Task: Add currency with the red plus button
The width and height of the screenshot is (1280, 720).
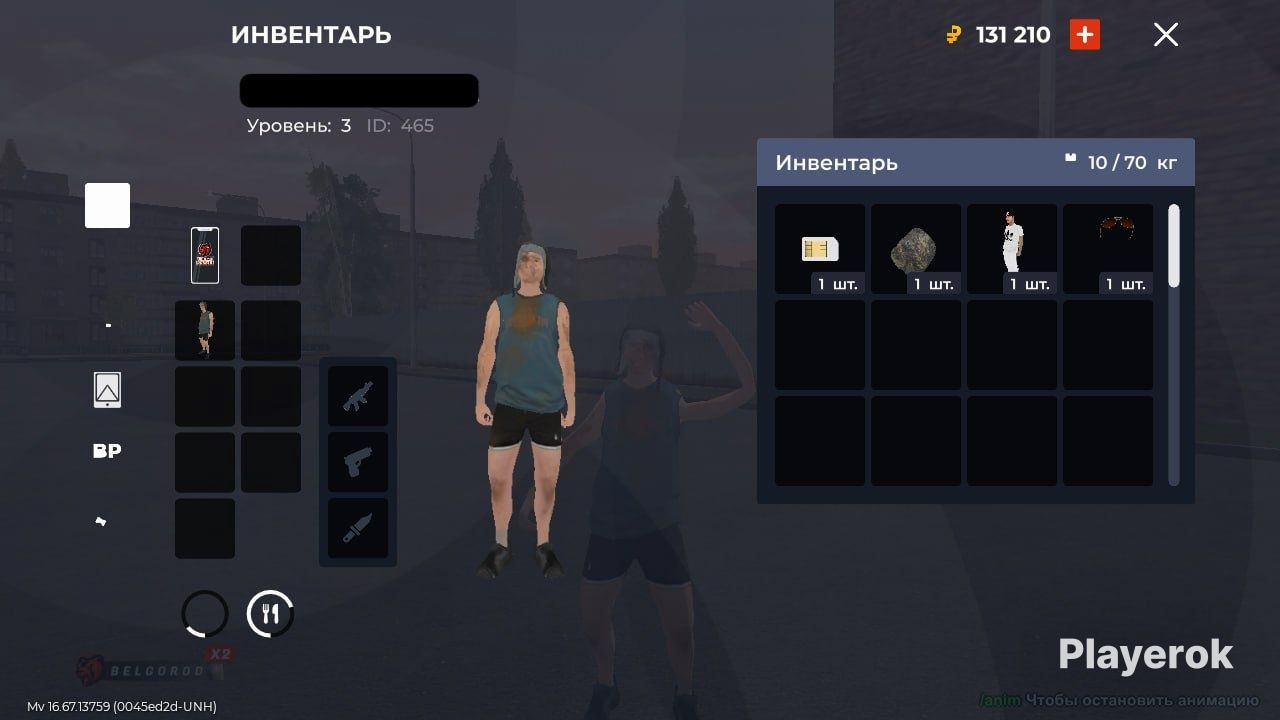Action: pos(1085,35)
